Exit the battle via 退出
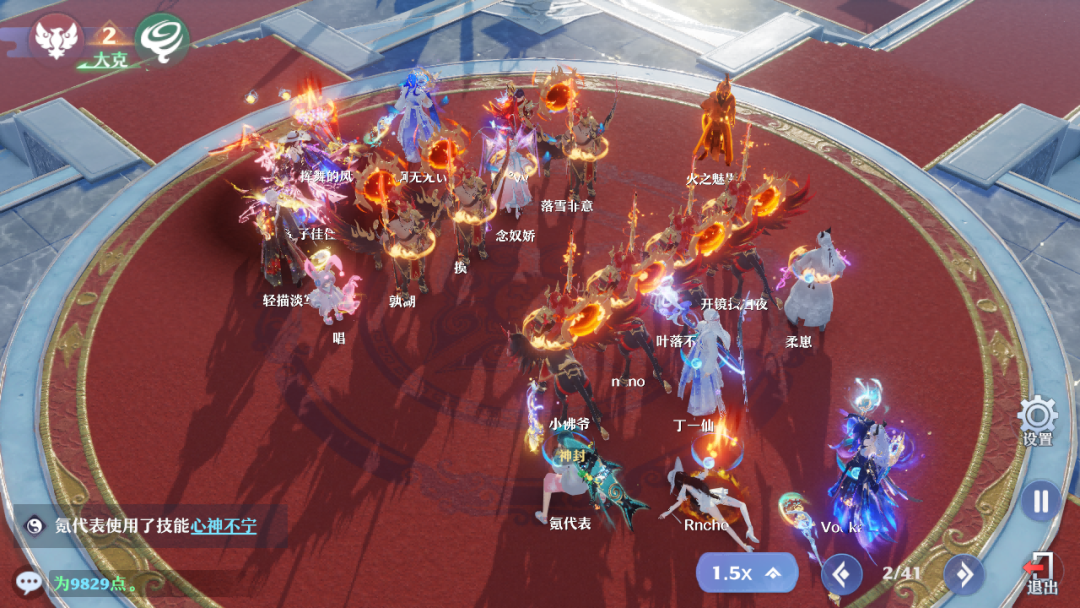Viewport: 1080px width, 608px height. click(x=1041, y=573)
